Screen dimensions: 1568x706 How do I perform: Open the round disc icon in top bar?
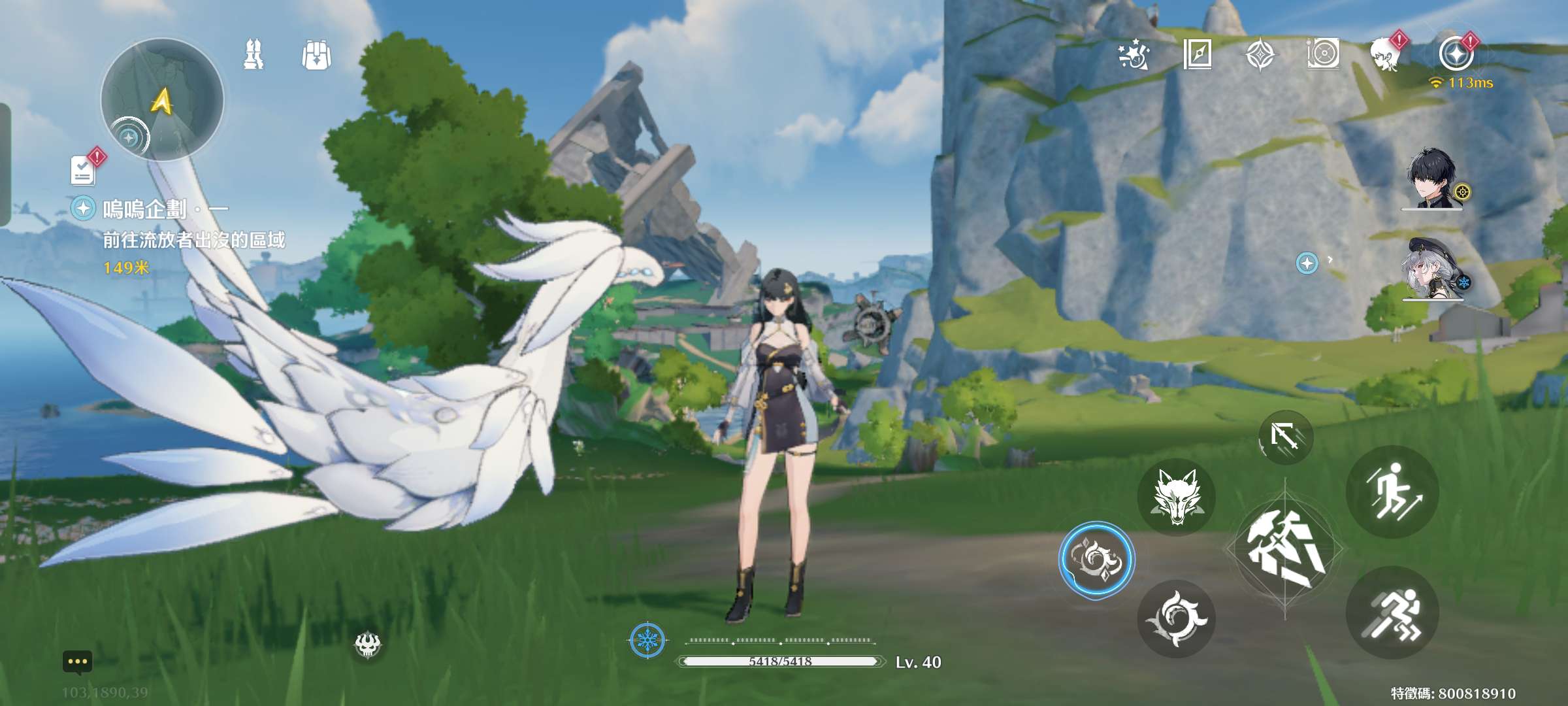click(x=1324, y=55)
